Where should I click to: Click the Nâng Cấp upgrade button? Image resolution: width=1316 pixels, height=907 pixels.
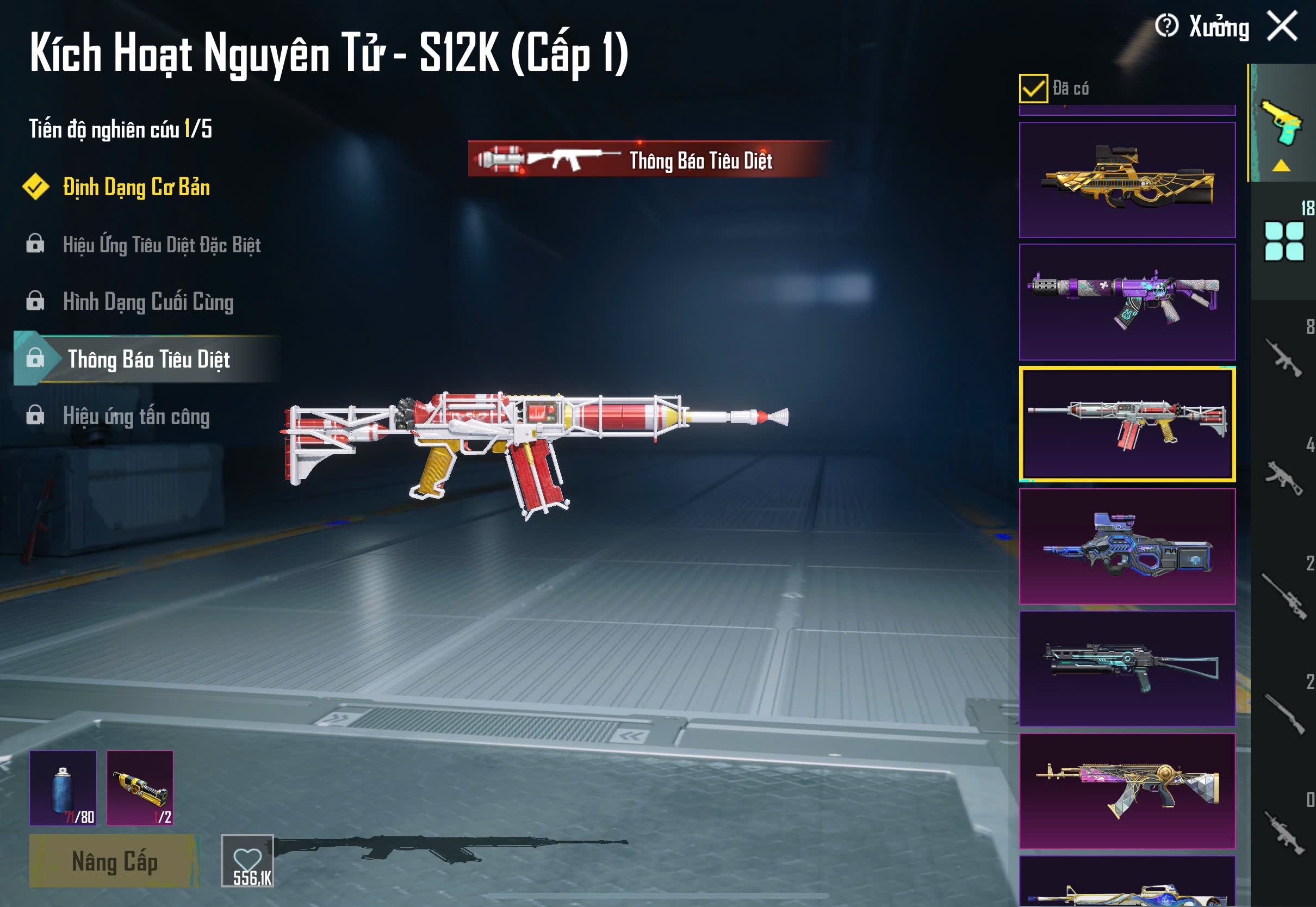(114, 861)
